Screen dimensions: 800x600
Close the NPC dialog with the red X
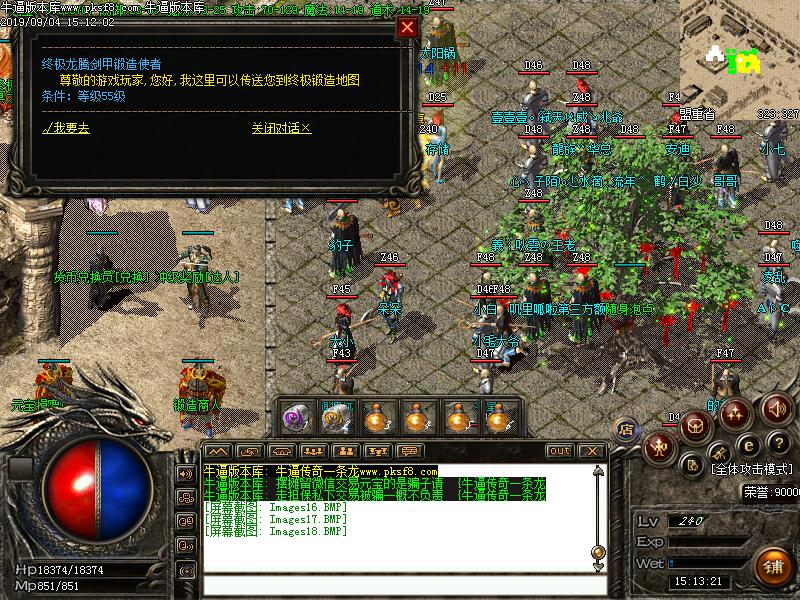point(407,28)
